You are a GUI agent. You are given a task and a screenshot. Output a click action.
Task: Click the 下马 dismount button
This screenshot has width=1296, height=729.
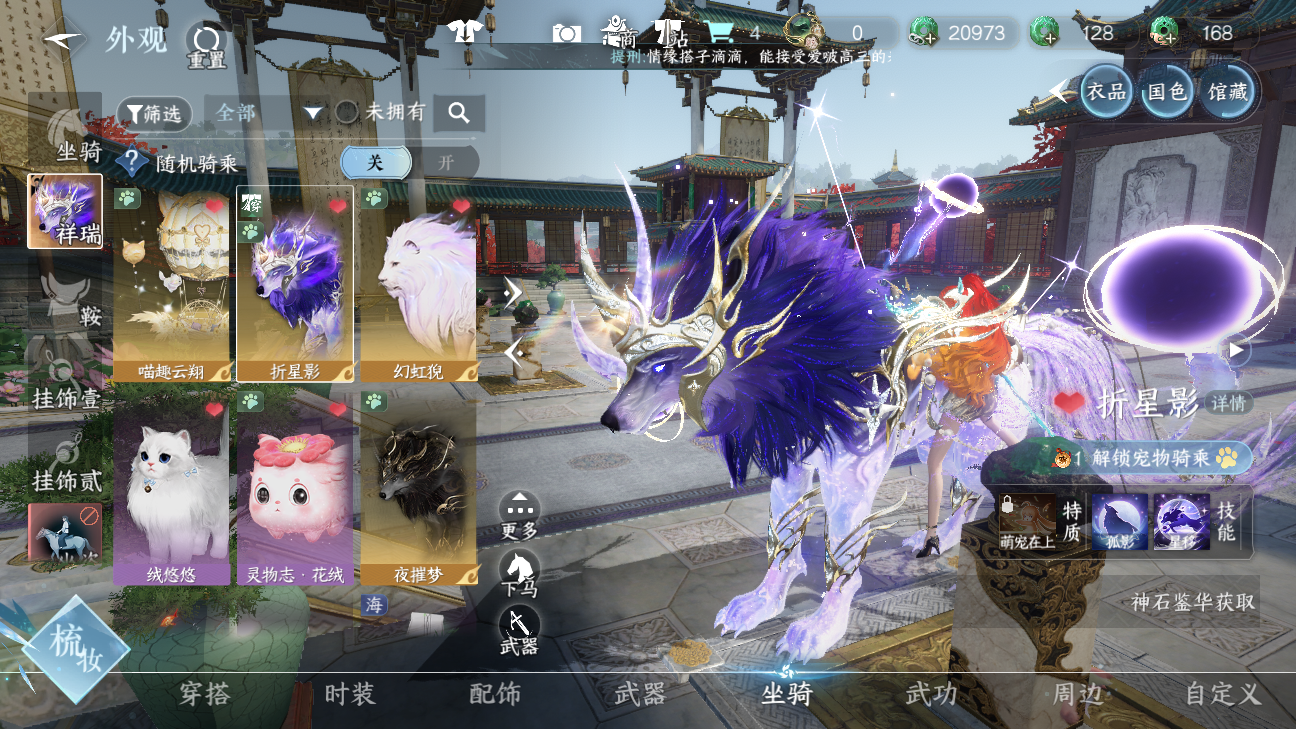pyautogui.click(x=519, y=573)
